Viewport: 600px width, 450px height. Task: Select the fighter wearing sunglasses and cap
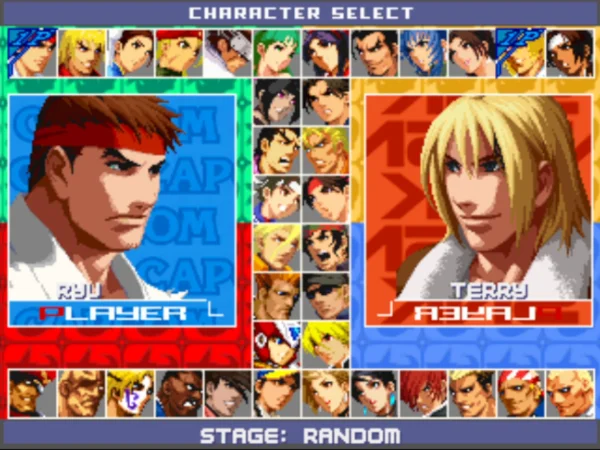tap(324, 296)
